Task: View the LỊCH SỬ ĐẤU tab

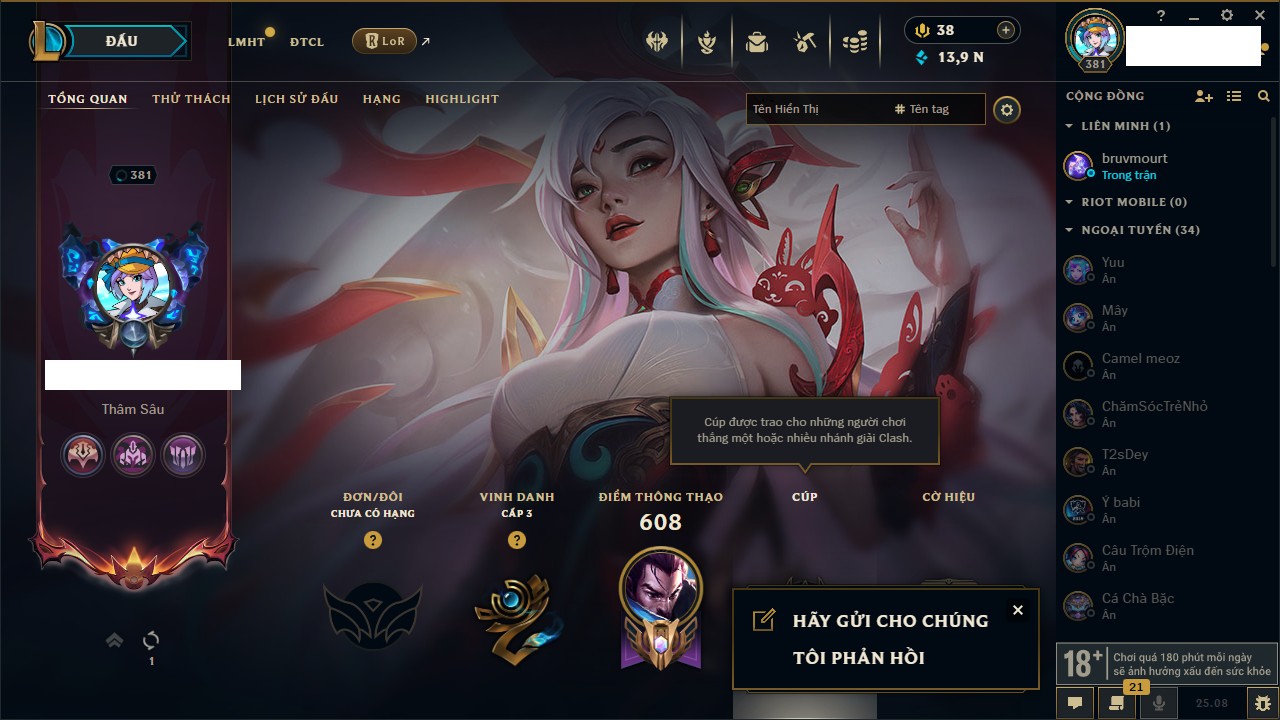Action: click(296, 99)
